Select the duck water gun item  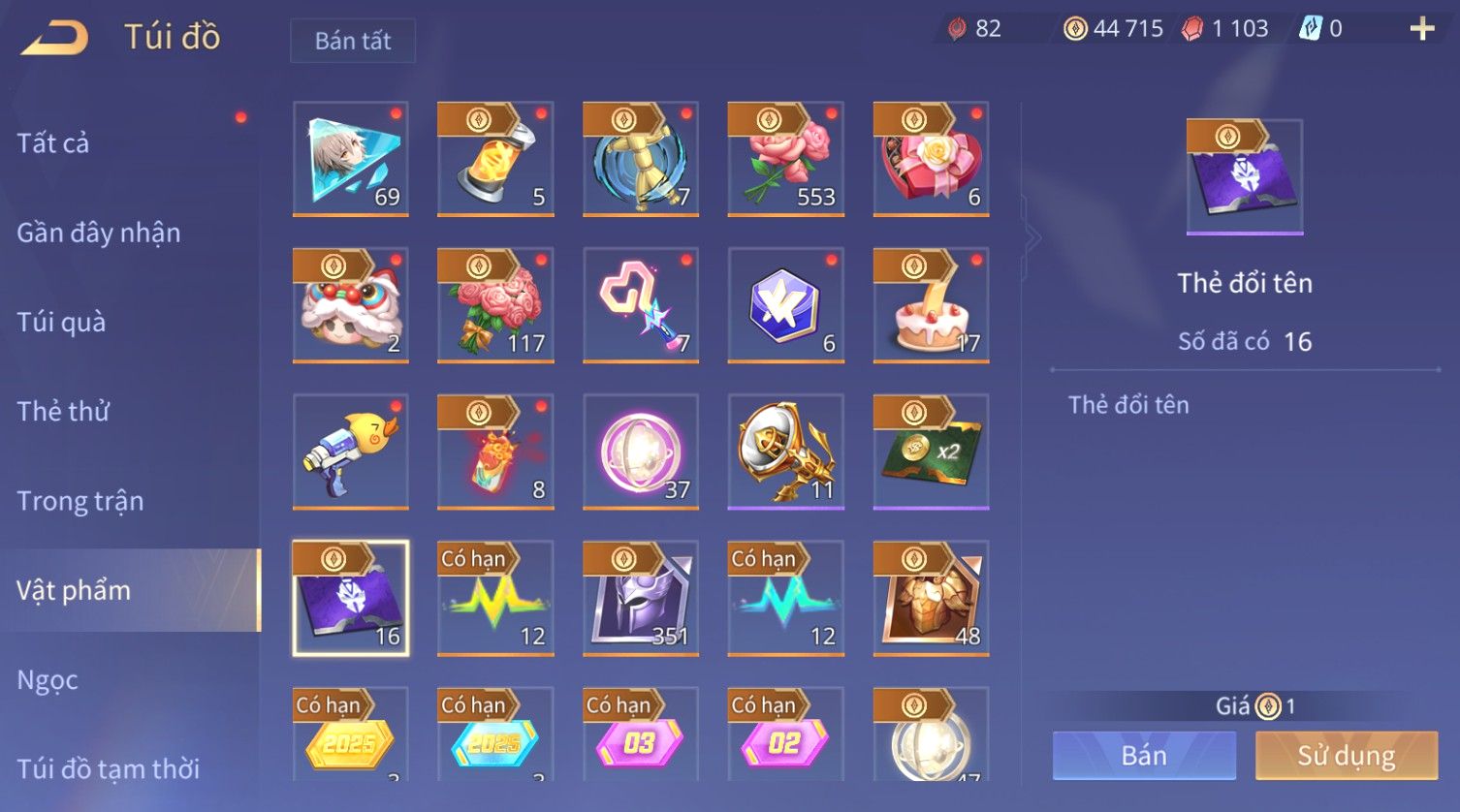pos(350,452)
